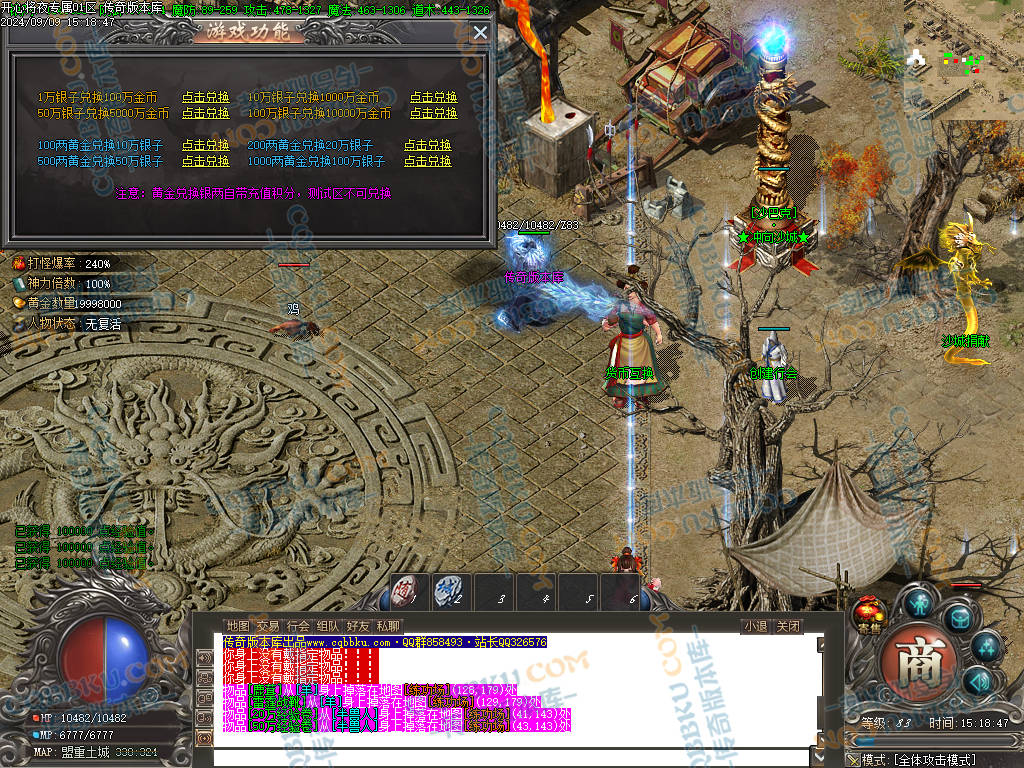Exchange 1万银子 for 100万金币
This screenshot has height=768, width=1024.
point(205,98)
